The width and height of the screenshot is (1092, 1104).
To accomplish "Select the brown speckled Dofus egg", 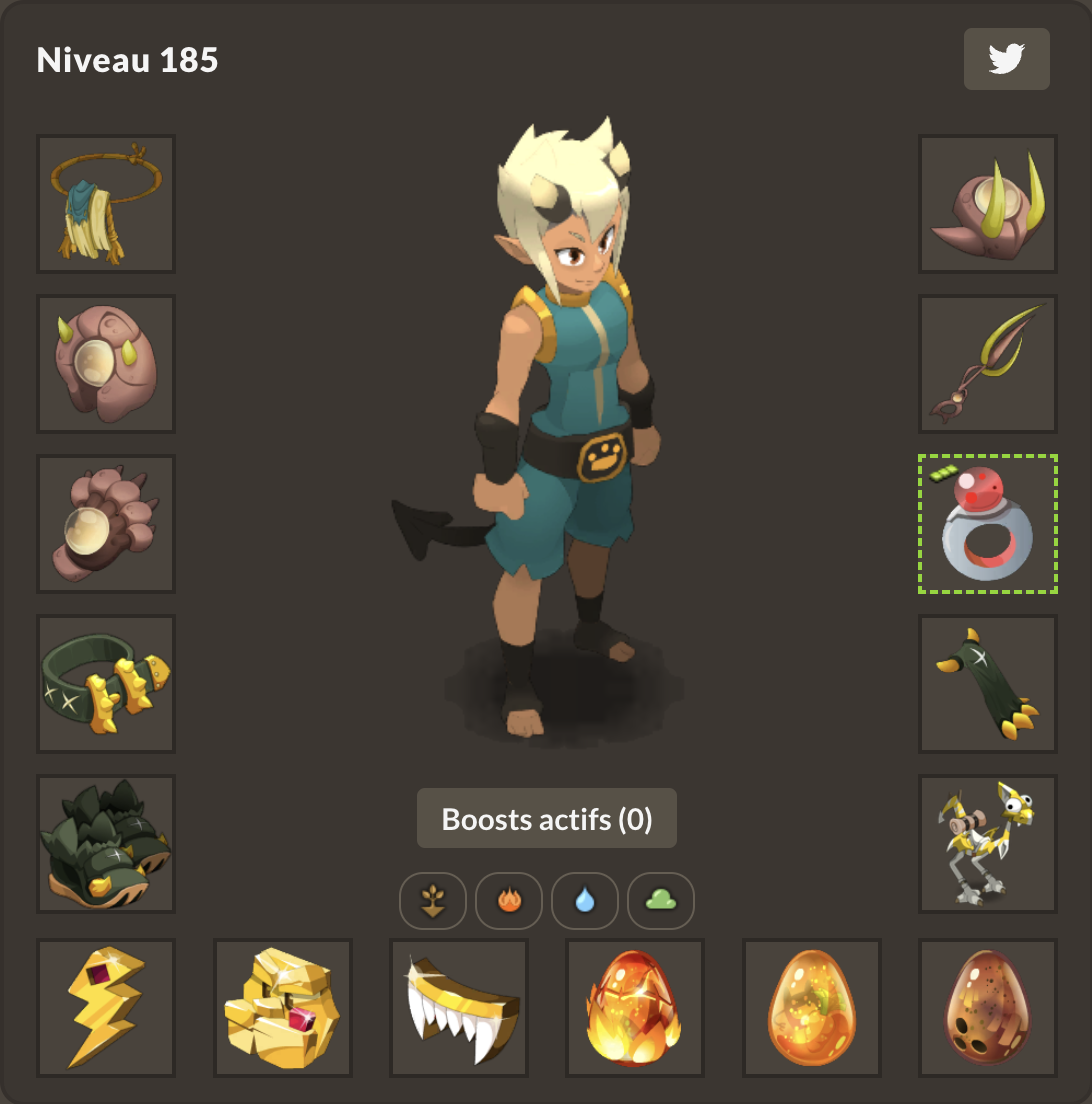I will click(x=988, y=1008).
